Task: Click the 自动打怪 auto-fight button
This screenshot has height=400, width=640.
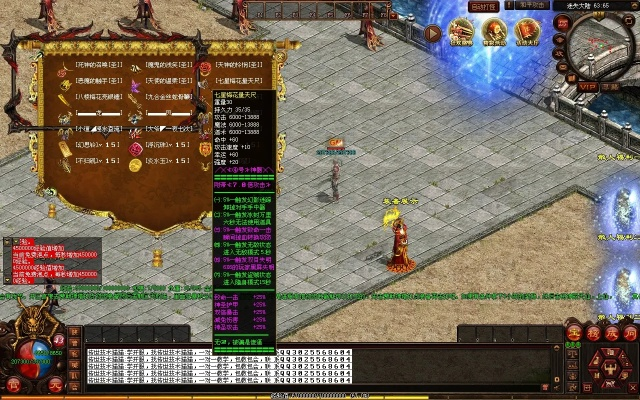Action: click(485, 5)
